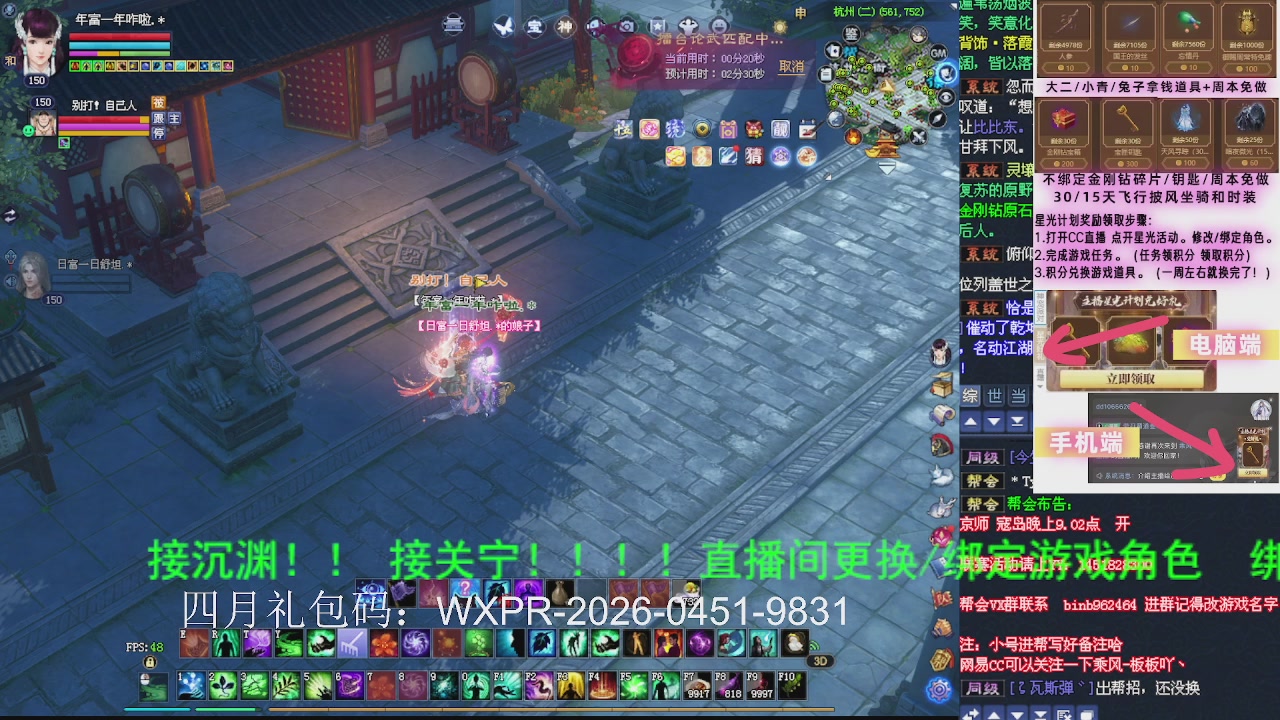Select the 鉴 appraisal icon on the minimap
Image resolution: width=1280 pixels, height=720 pixels.
853,33
